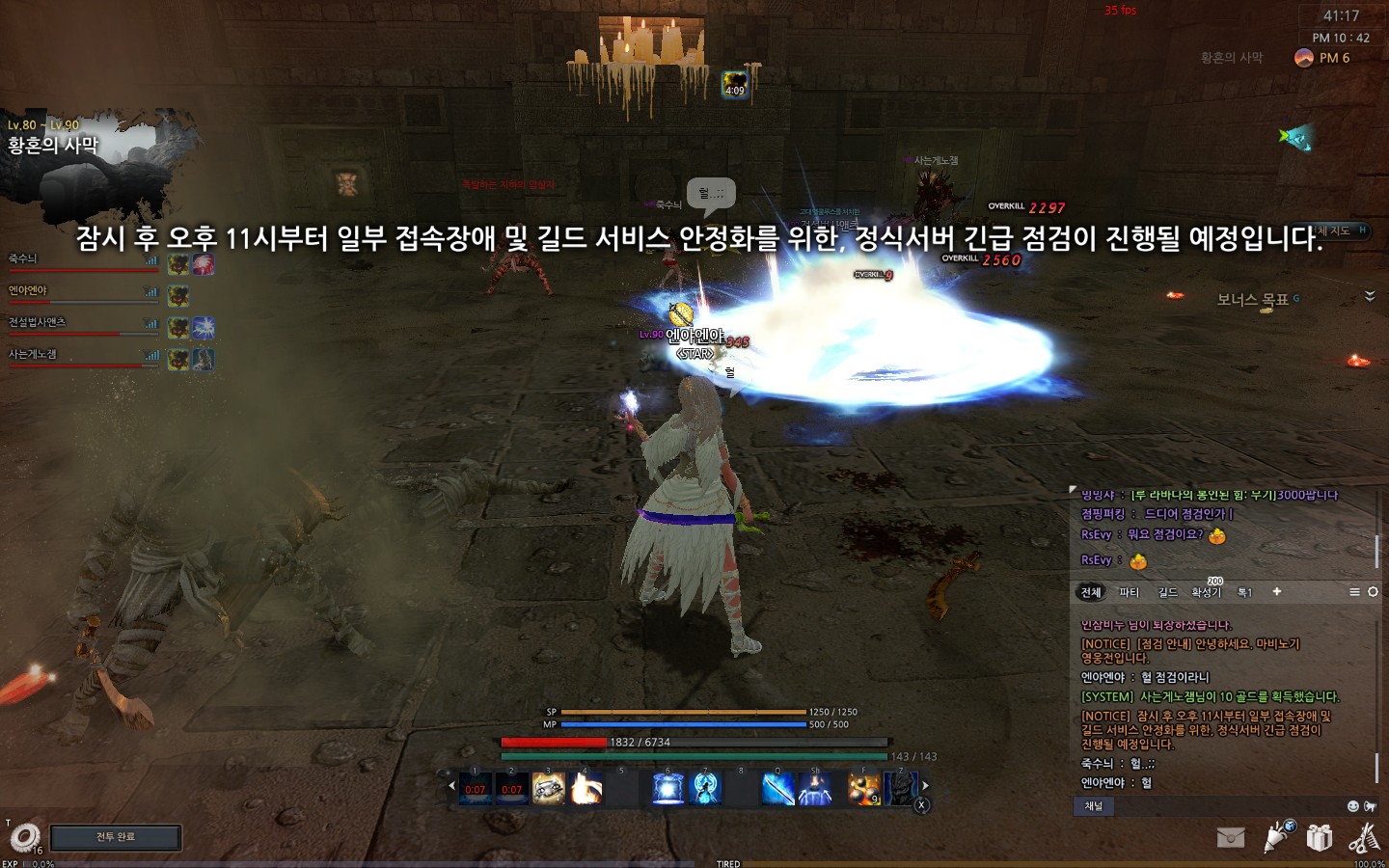Open the 확성기 chat tab

tap(1208, 592)
